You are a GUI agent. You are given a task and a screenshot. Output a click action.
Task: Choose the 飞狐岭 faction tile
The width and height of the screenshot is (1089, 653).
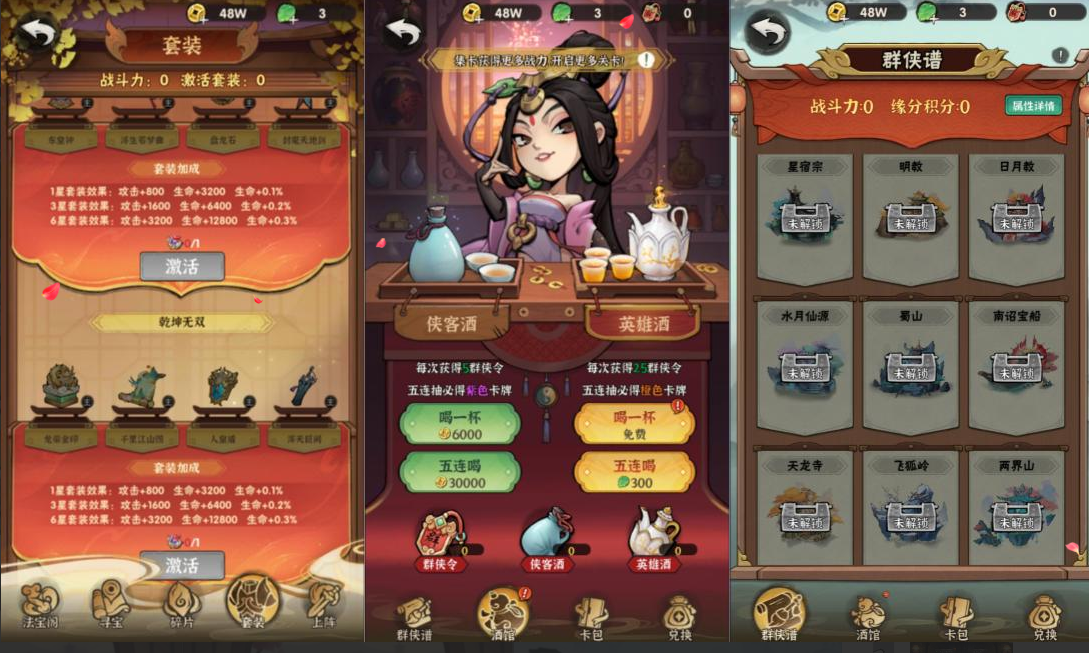[x=910, y=510]
